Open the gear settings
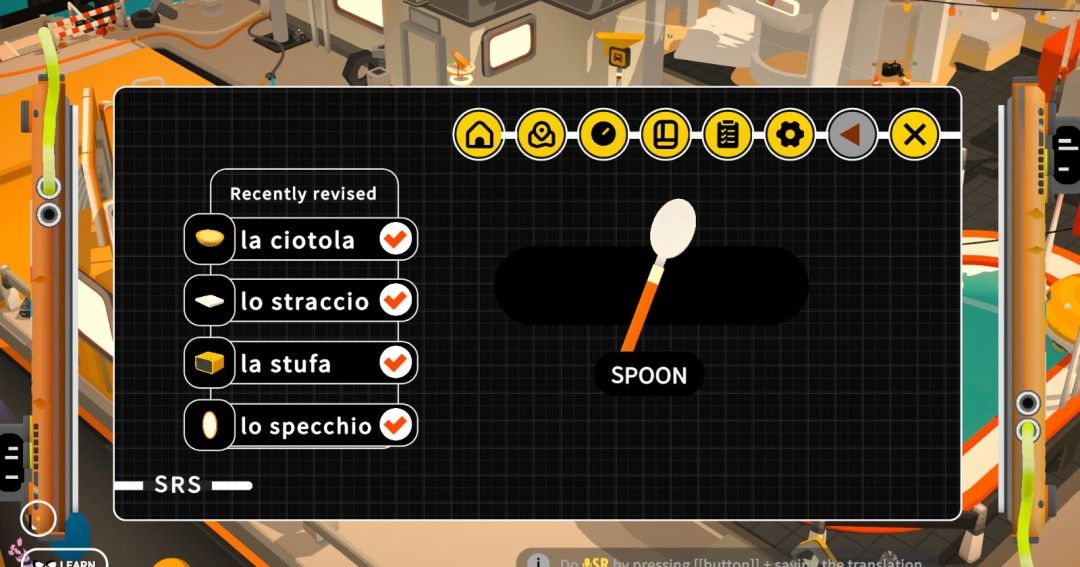The width and height of the screenshot is (1080, 567). [x=790, y=134]
